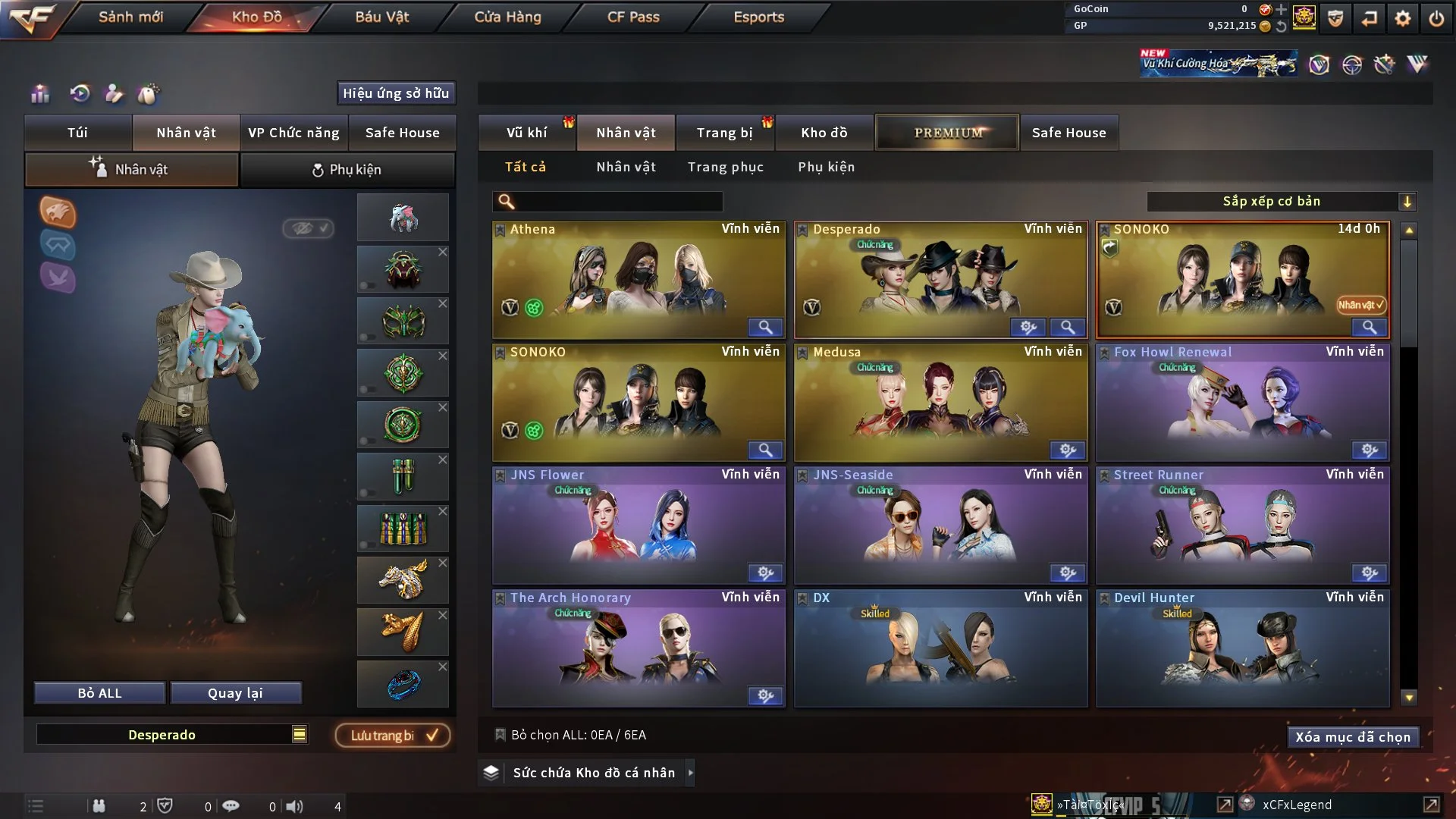Image resolution: width=1456 pixels, height=819 pixels.
Task: Open the character customization pen icon
Action: click(x=115, y=93)
